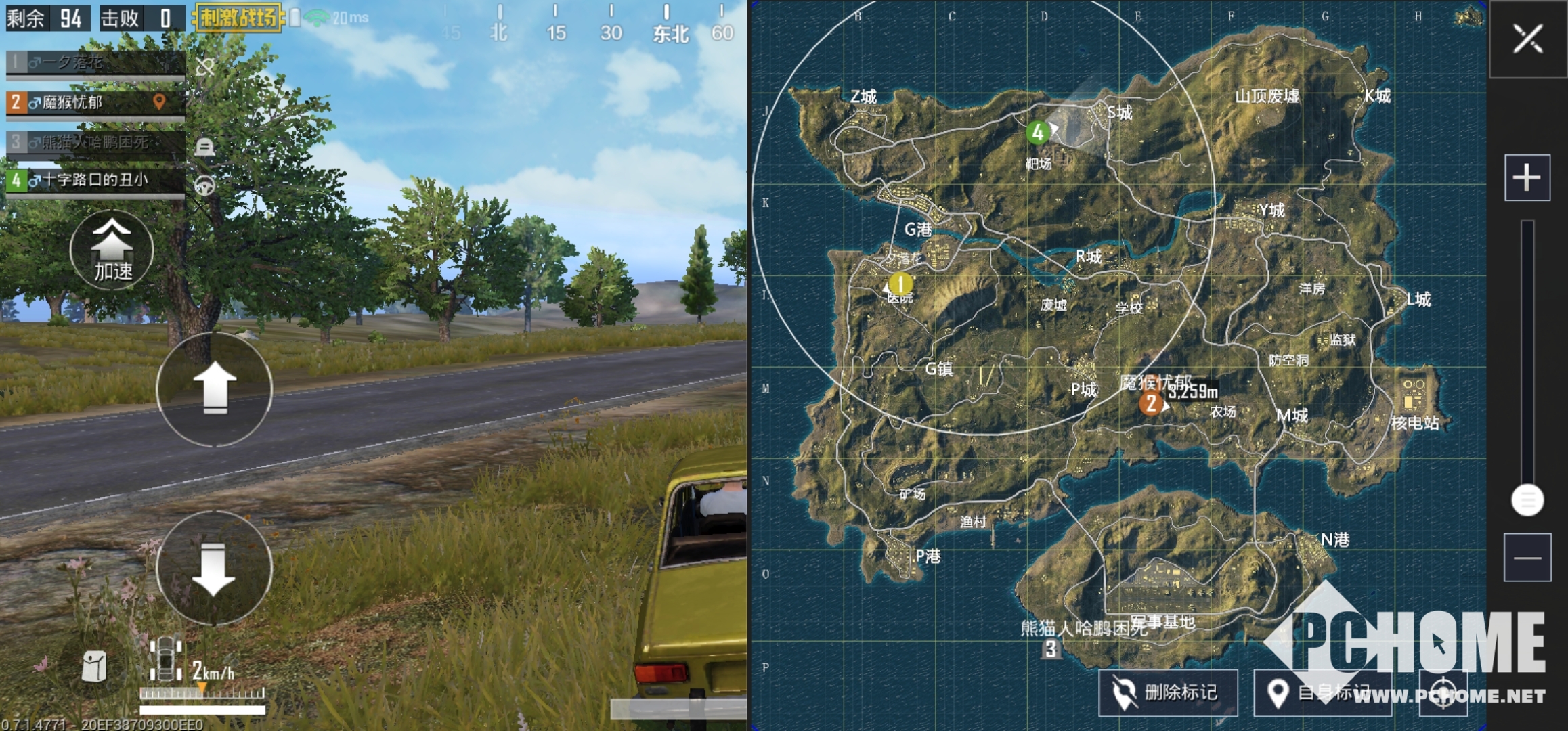Click the orange number 2 map marker

point(1150,404)
